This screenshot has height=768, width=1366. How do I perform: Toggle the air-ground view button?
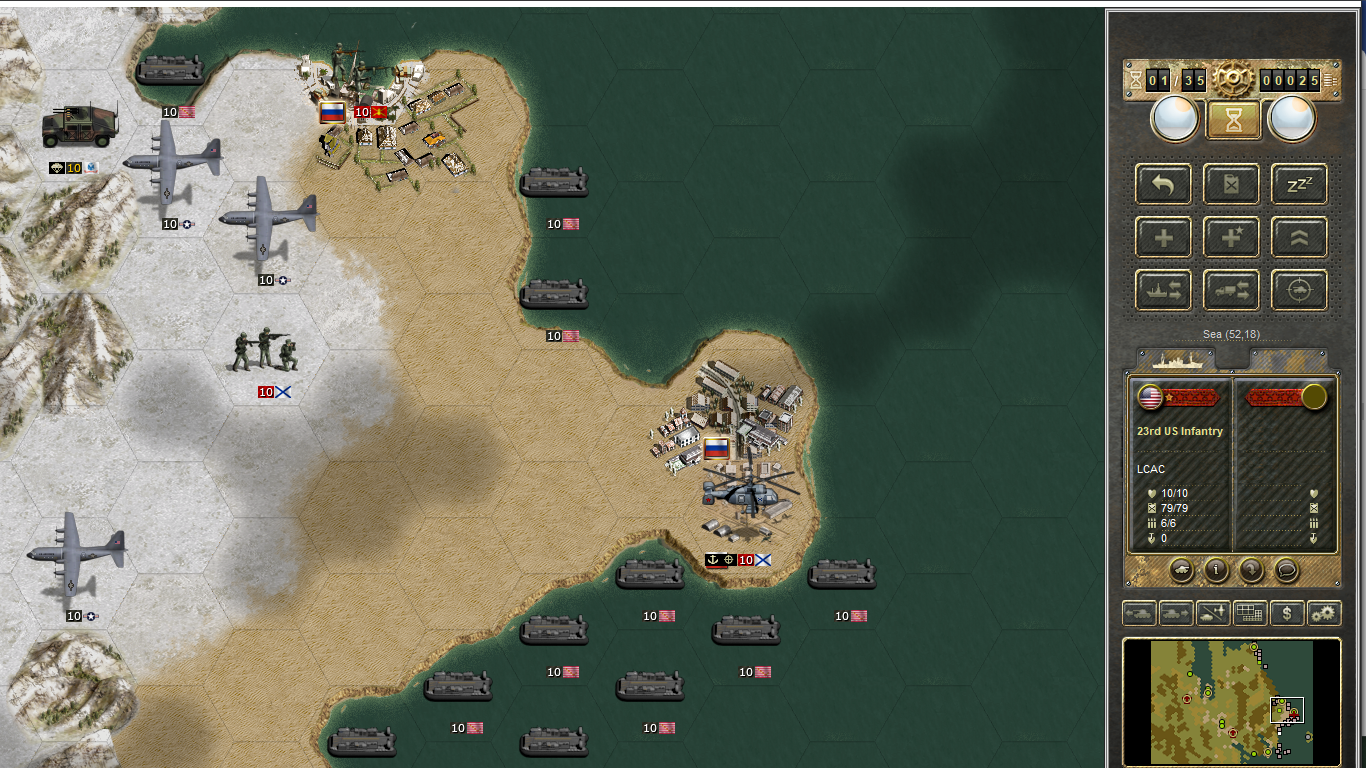(x=1213, y=613)
